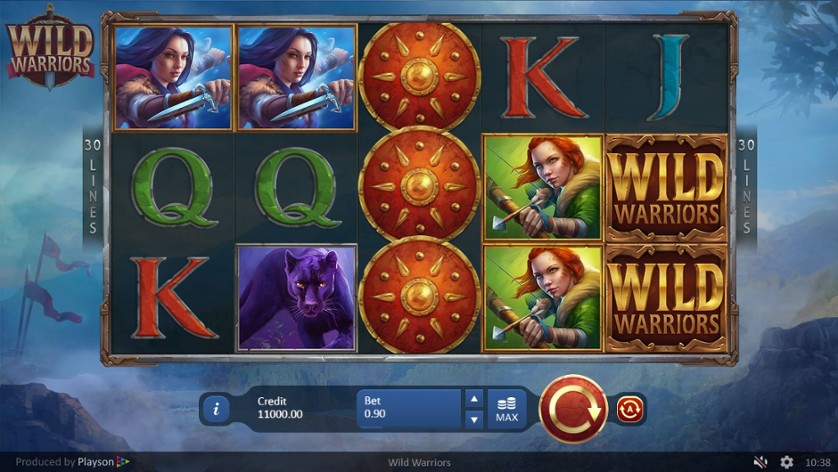
Task: Open settings via the gear icon
Action: coord(787,462)
